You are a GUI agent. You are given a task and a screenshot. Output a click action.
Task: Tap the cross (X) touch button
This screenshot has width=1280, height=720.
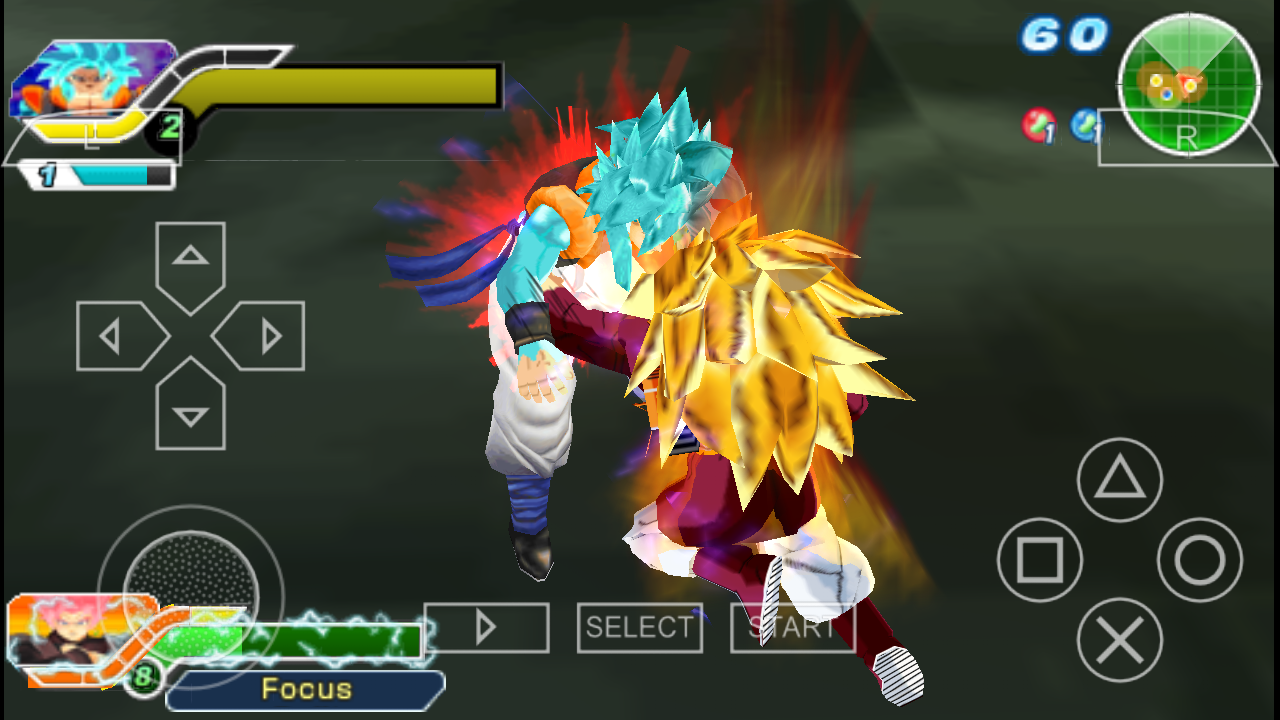coord(1119,640)
